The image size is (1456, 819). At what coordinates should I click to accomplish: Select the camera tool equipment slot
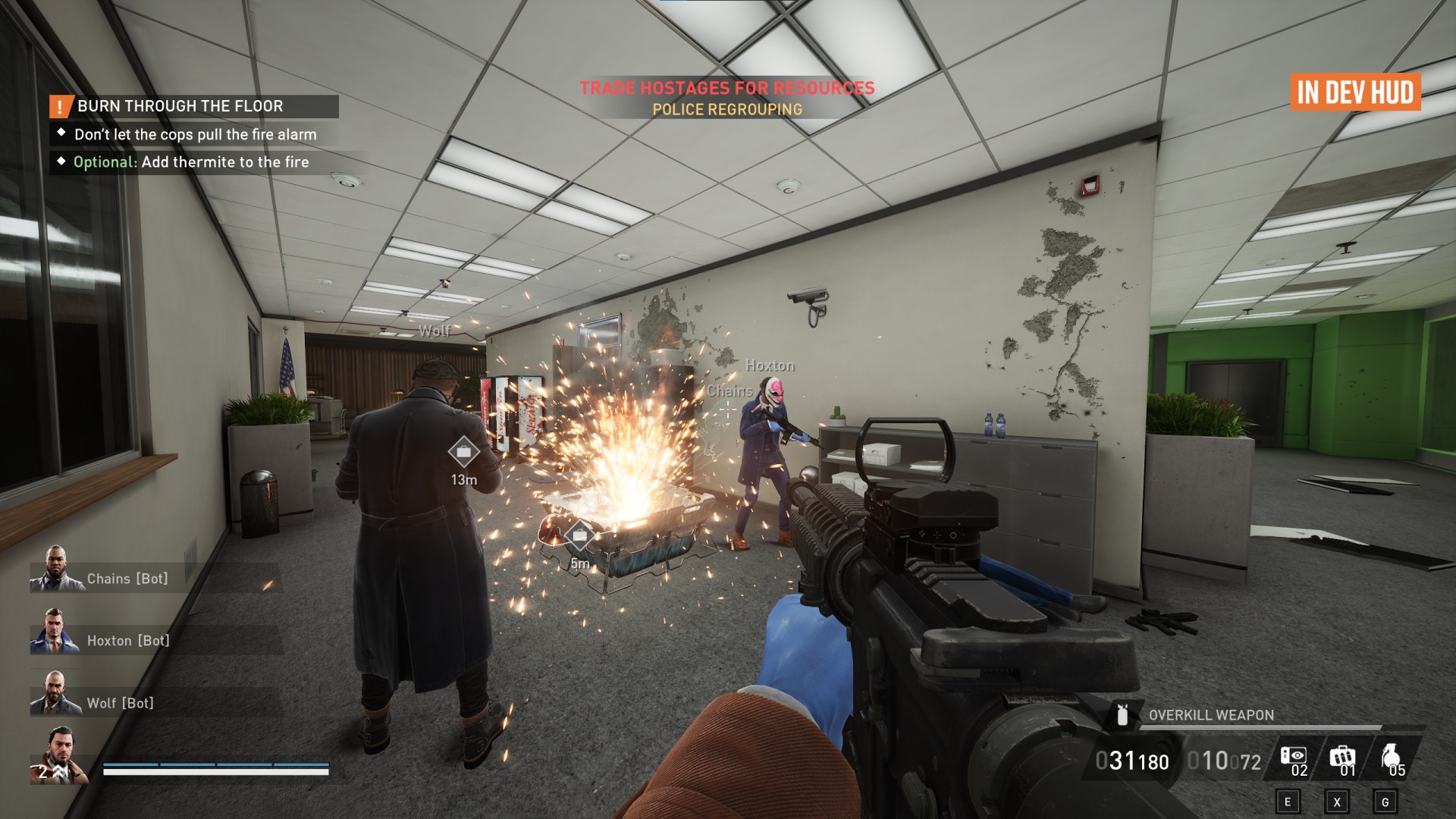(x=1294, y=759)
